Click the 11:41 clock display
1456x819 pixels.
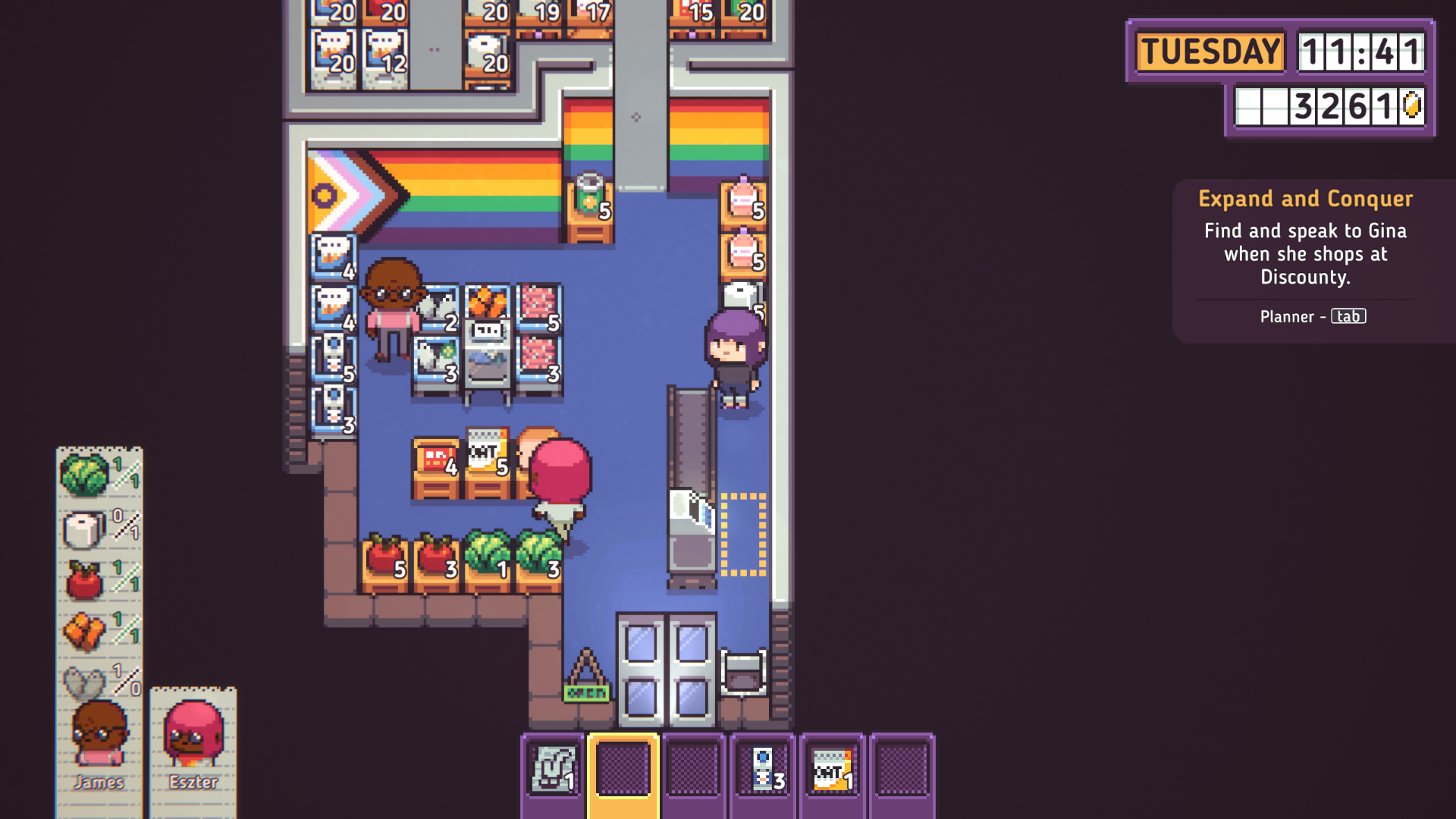[x=1361, y=52]
